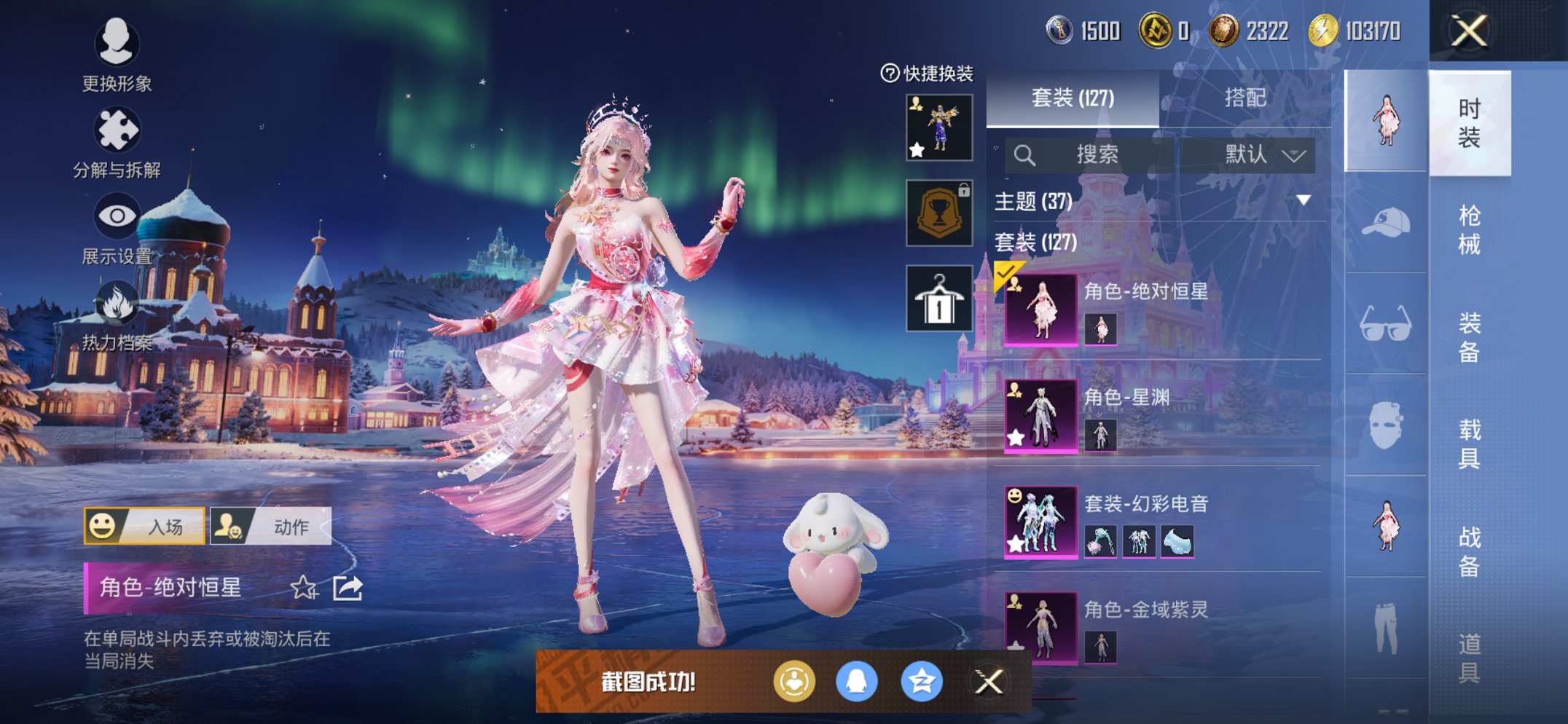This screenshot has height=724, width=1568.
Task: Close the wardrobe screen with top-right X
Action: click(x=1468, y=31)
